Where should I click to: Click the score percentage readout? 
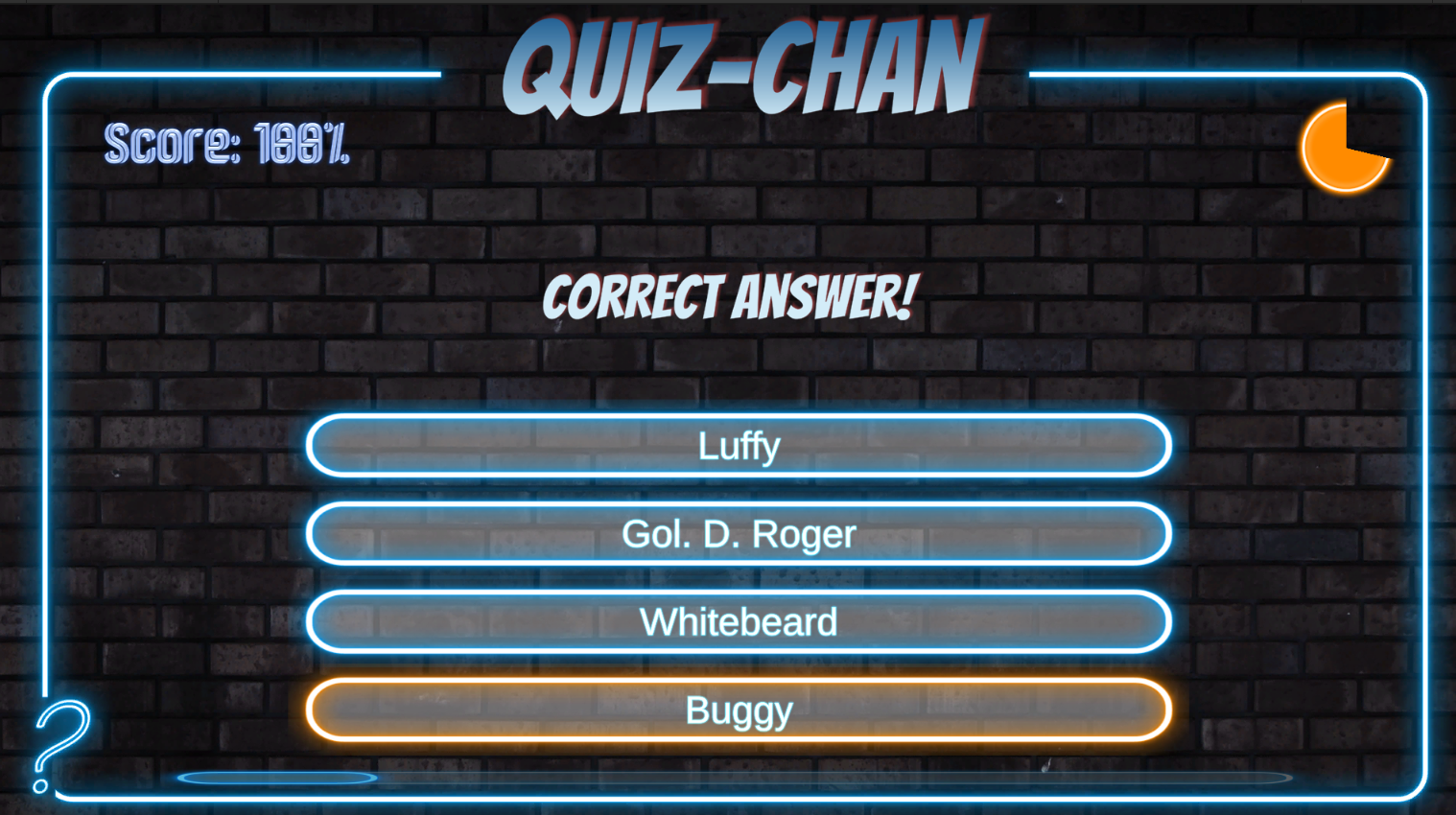[x=227, y=146]
